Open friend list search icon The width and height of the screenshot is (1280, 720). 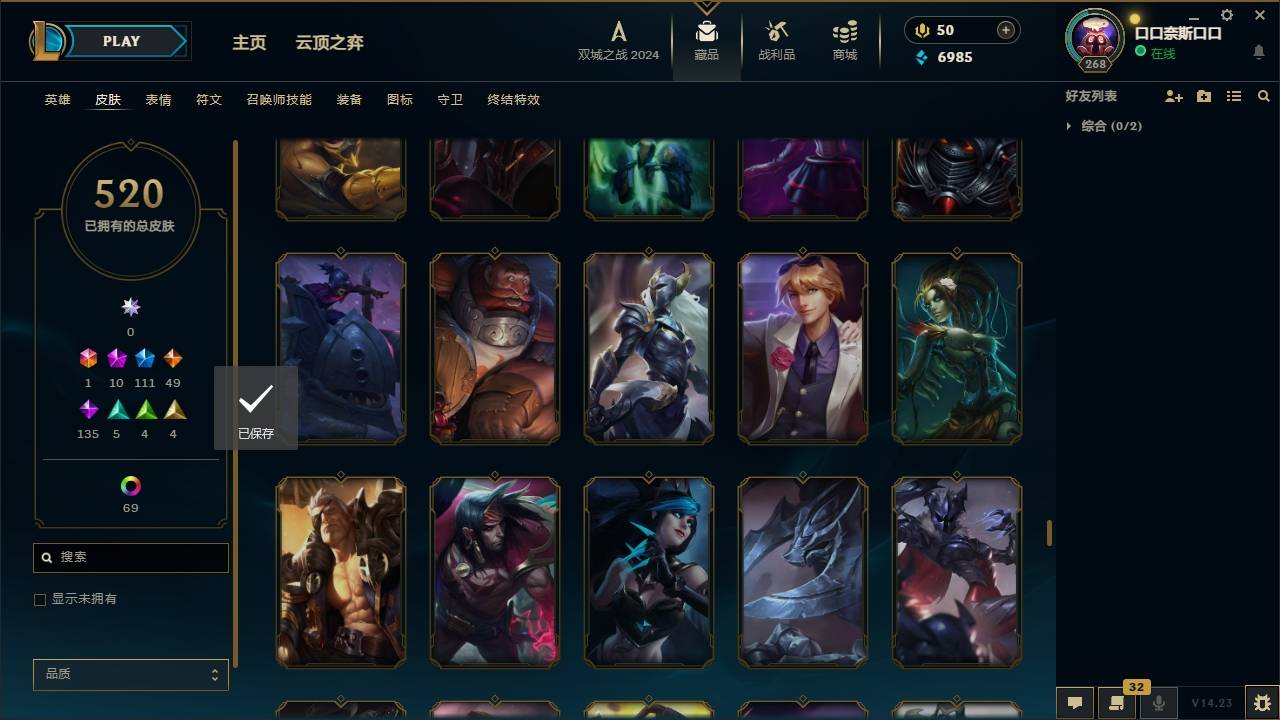coord(1263,96)
